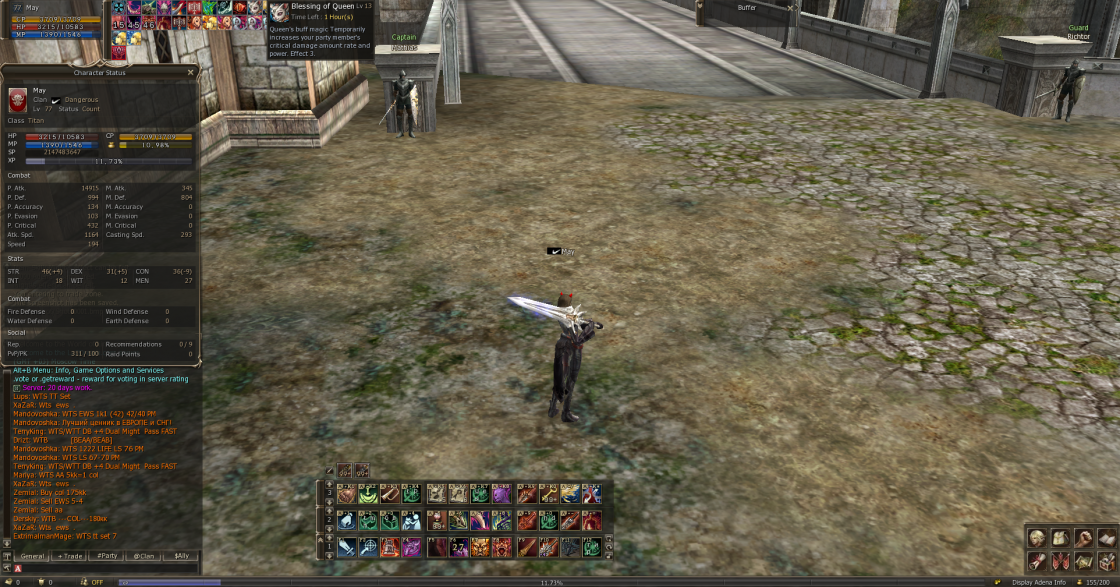Click Display Adena Info in bottom bar
The image size is (1120, 587).
click(x=1040, y=581)
